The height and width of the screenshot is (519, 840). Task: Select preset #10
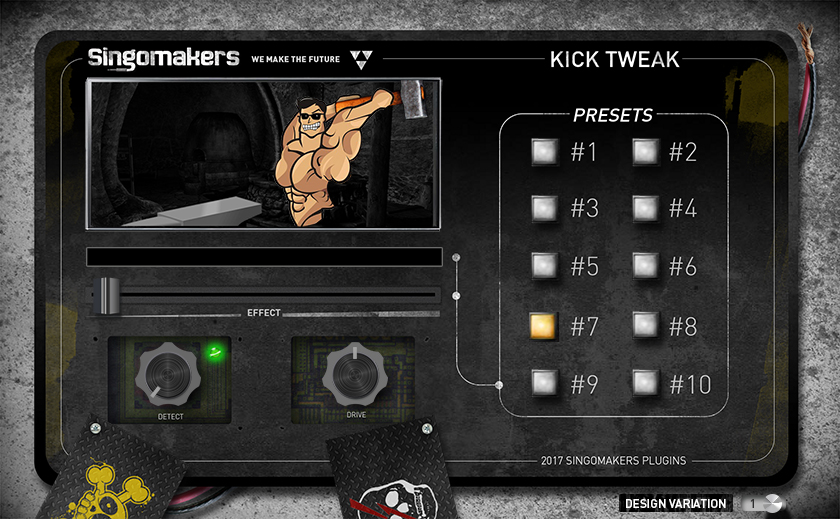(x=645, y=381)
